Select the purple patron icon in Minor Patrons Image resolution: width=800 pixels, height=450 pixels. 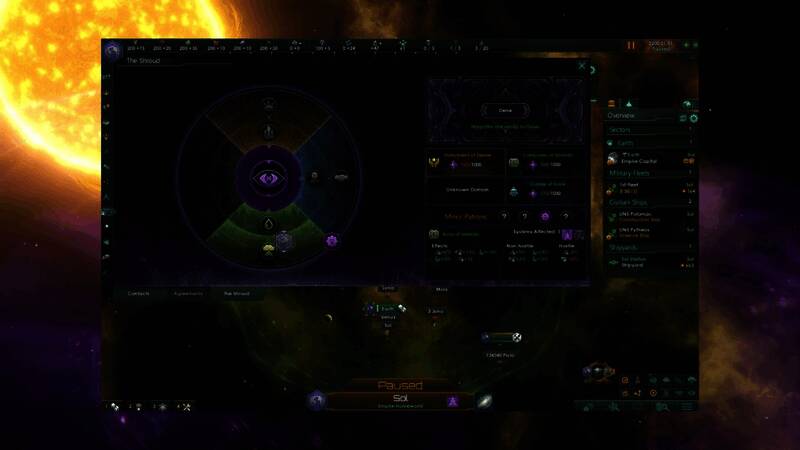coord(544,215)
